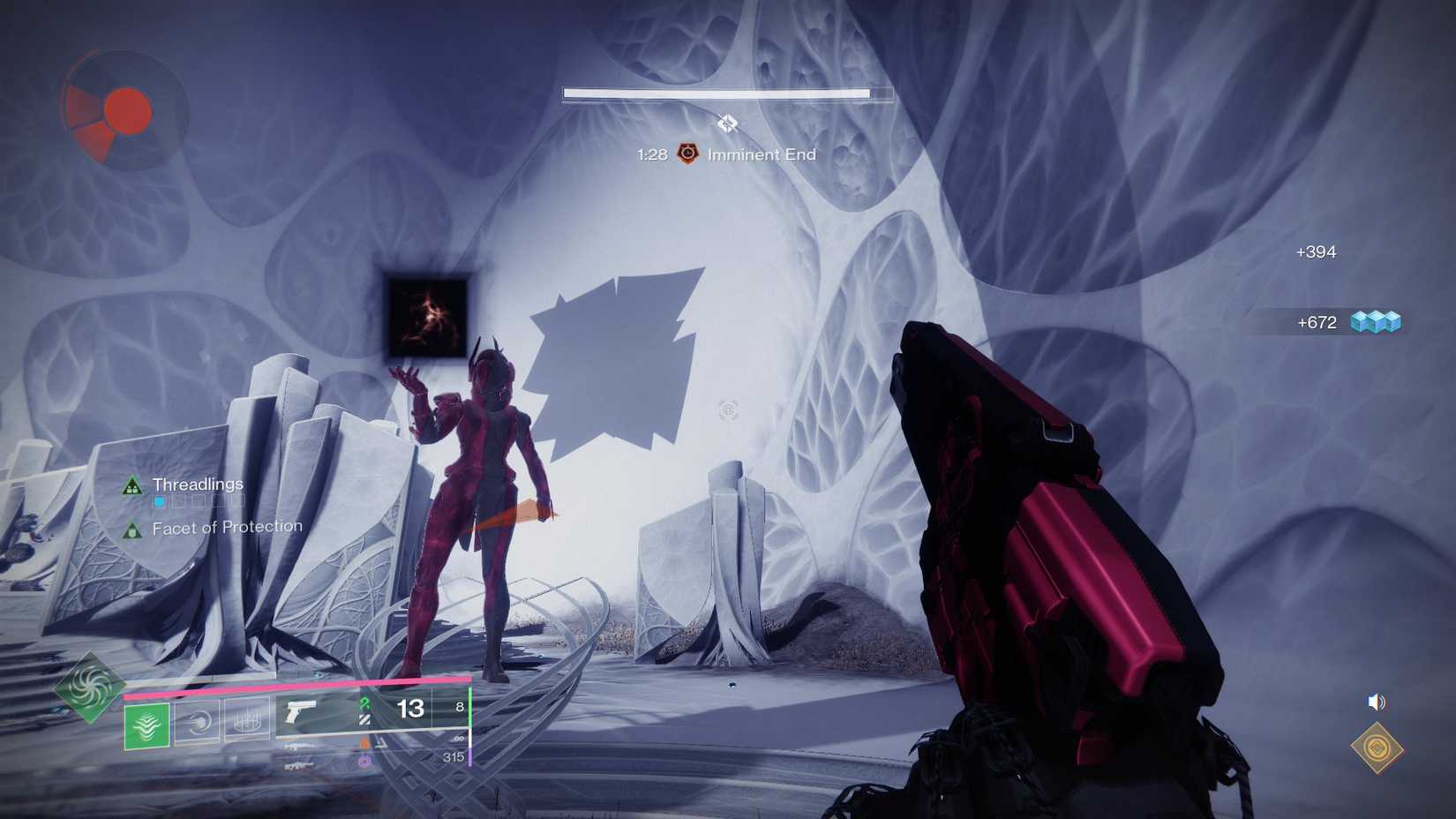Click the equipped sidearm weapon icon
Image resolution: width=1456 pixels, height=819 pixels.
[x=299, y=709]
